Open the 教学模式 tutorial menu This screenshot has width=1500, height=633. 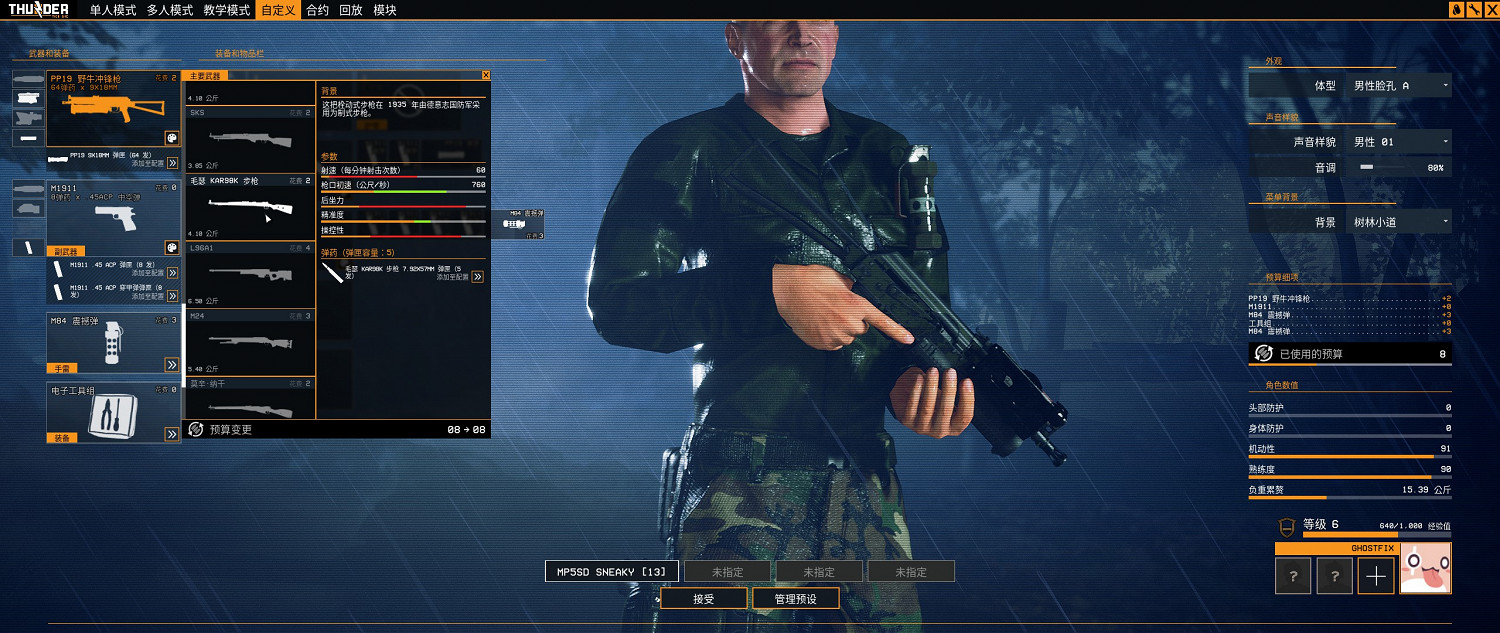pos(226,10)
